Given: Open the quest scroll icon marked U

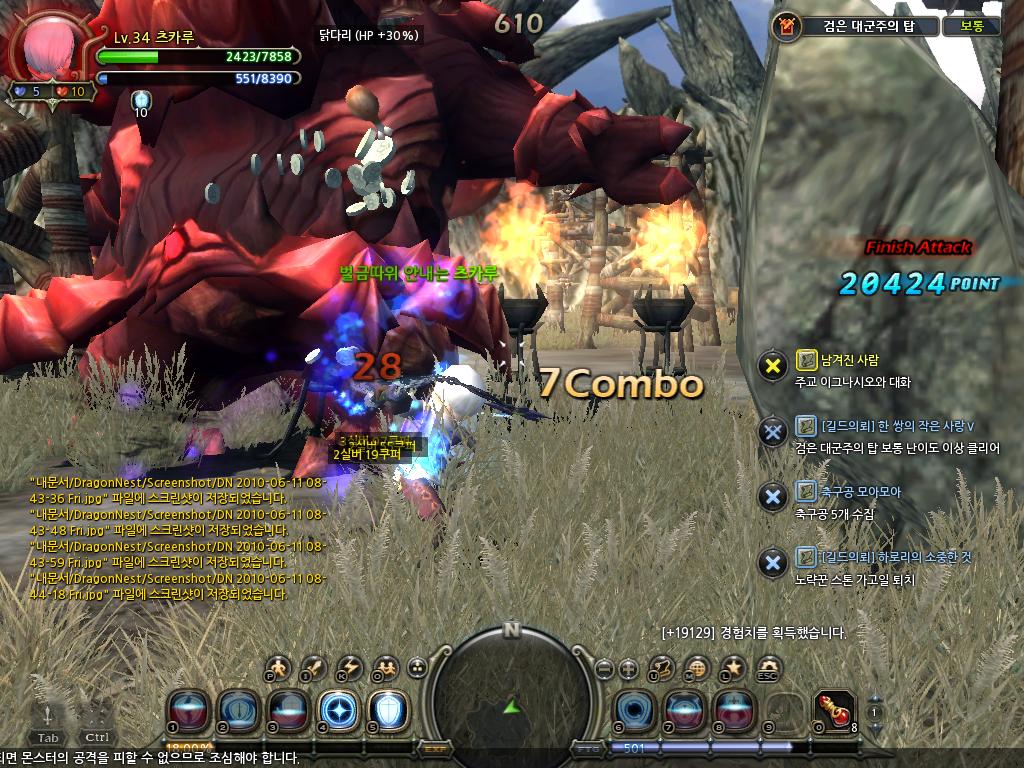Looking at the screenshot, I should pyautogui.click(x=661, y=667).
